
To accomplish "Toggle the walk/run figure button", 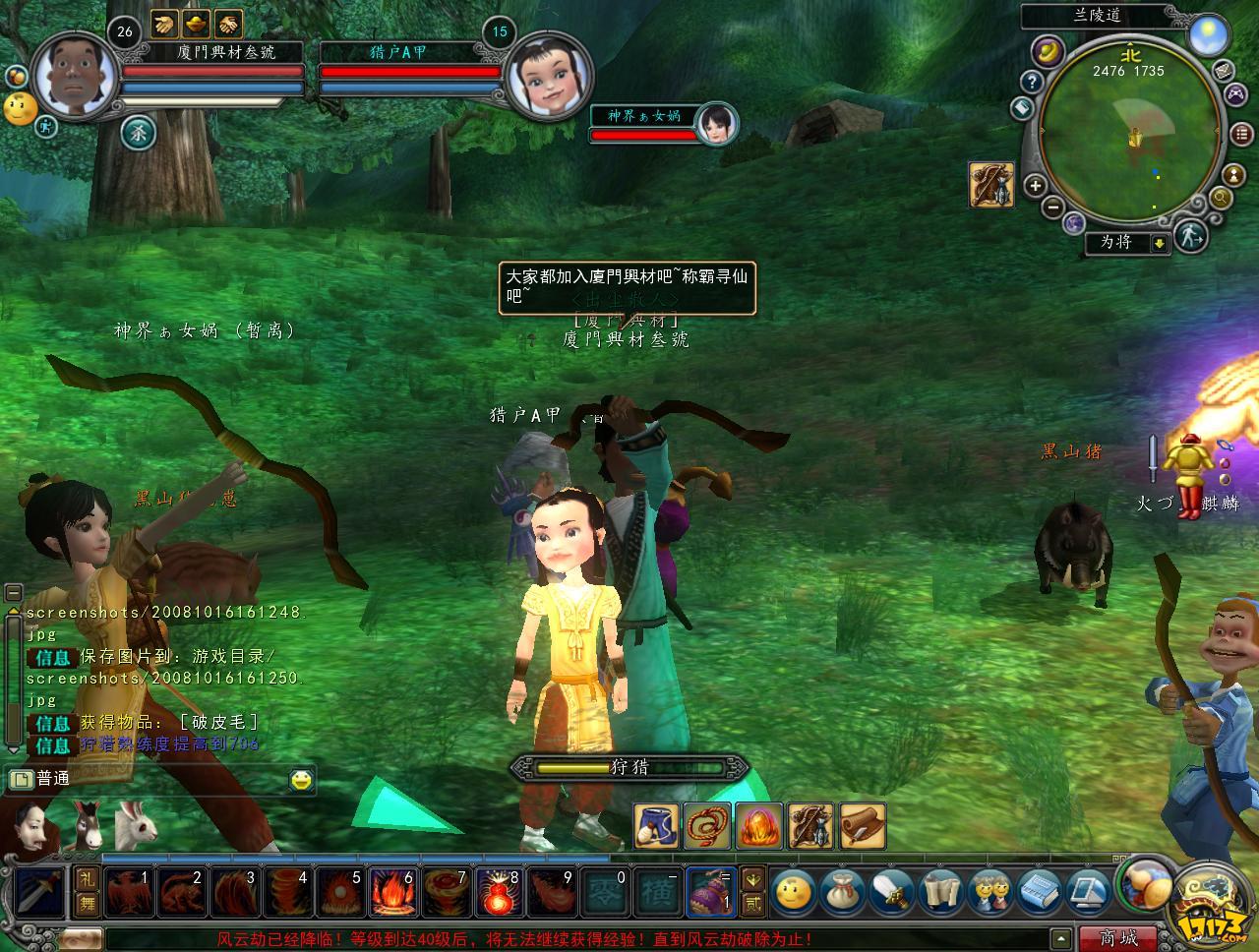I will click(x=1190, y=235).
